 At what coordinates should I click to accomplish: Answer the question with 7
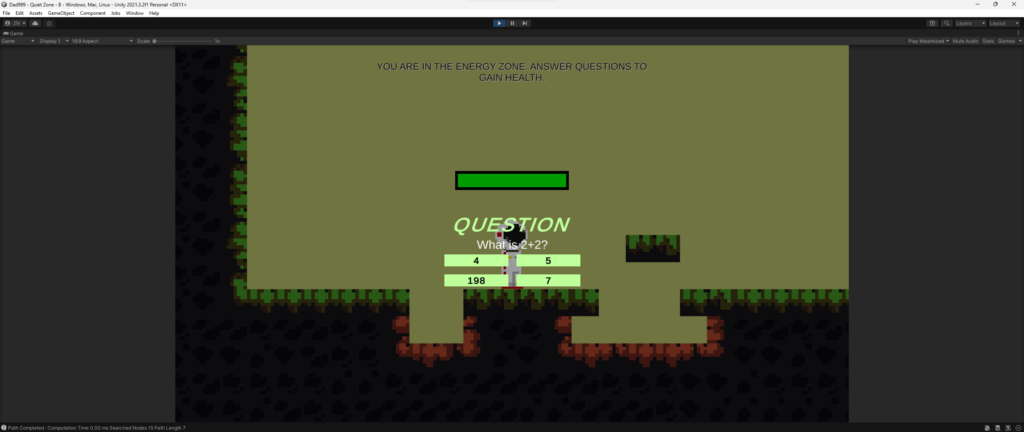pos(549,281)
